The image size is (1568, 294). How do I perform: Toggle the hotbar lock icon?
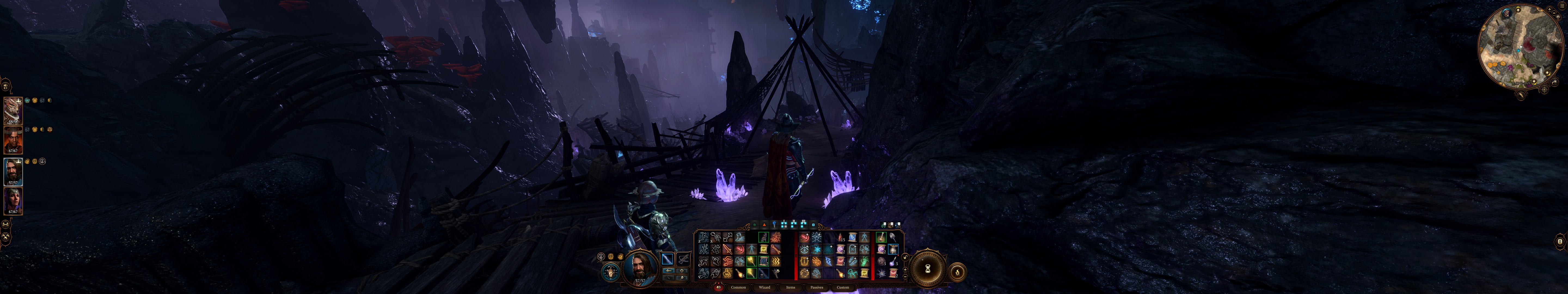pyautogui.click(x=906, y=257)
